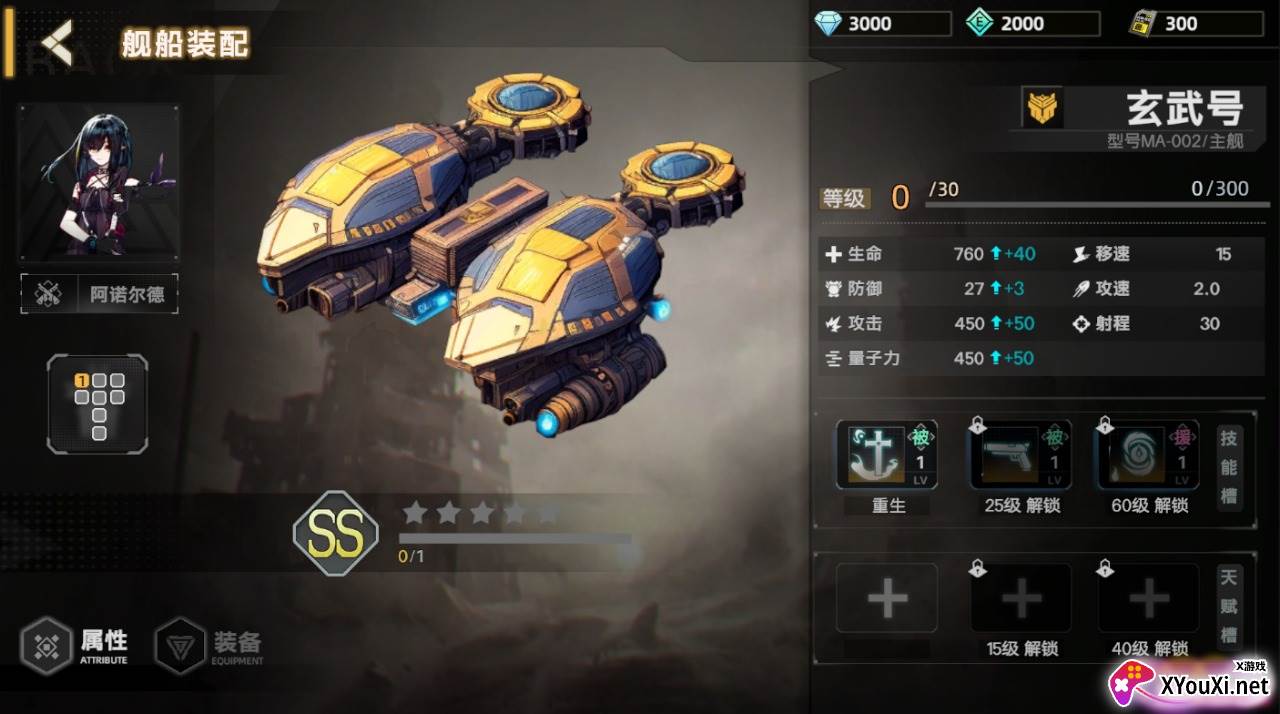The height and width of the screenshot is (714, 1280).
Task: Click the talent slot unlocking at level 40
Action: [x=1148, y=599]
